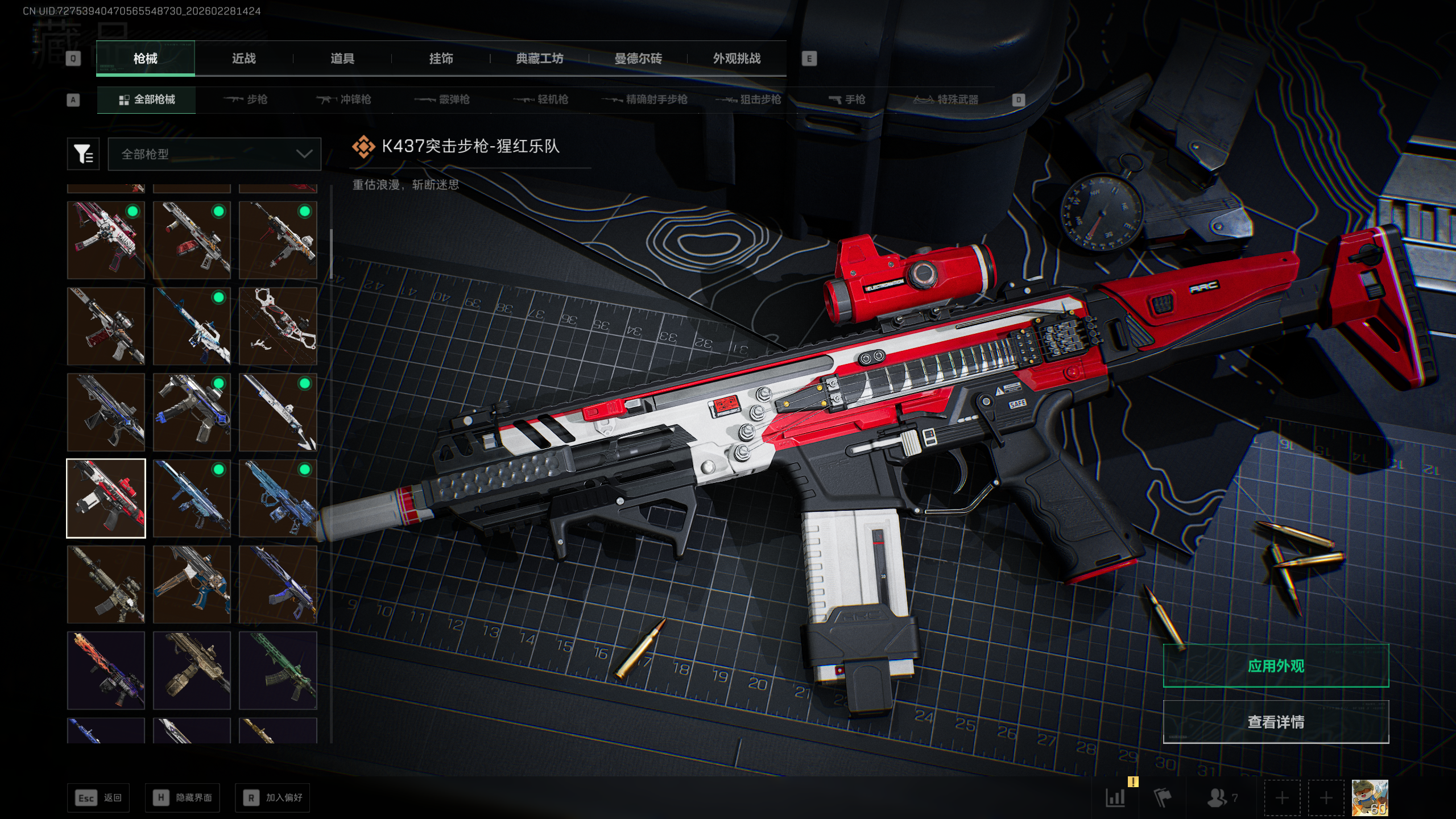Filter weapons by 步枪 rifles
The image size is (1456, 819).
(x=246, y=100)
